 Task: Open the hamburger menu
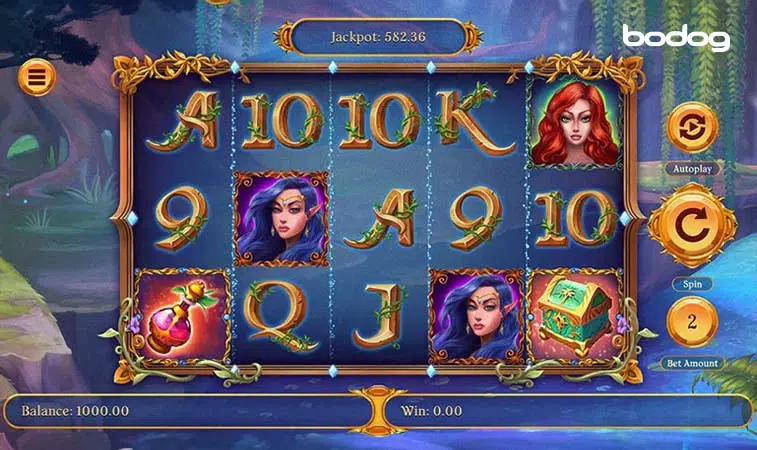pyautogui.click(x=37, y=76)
